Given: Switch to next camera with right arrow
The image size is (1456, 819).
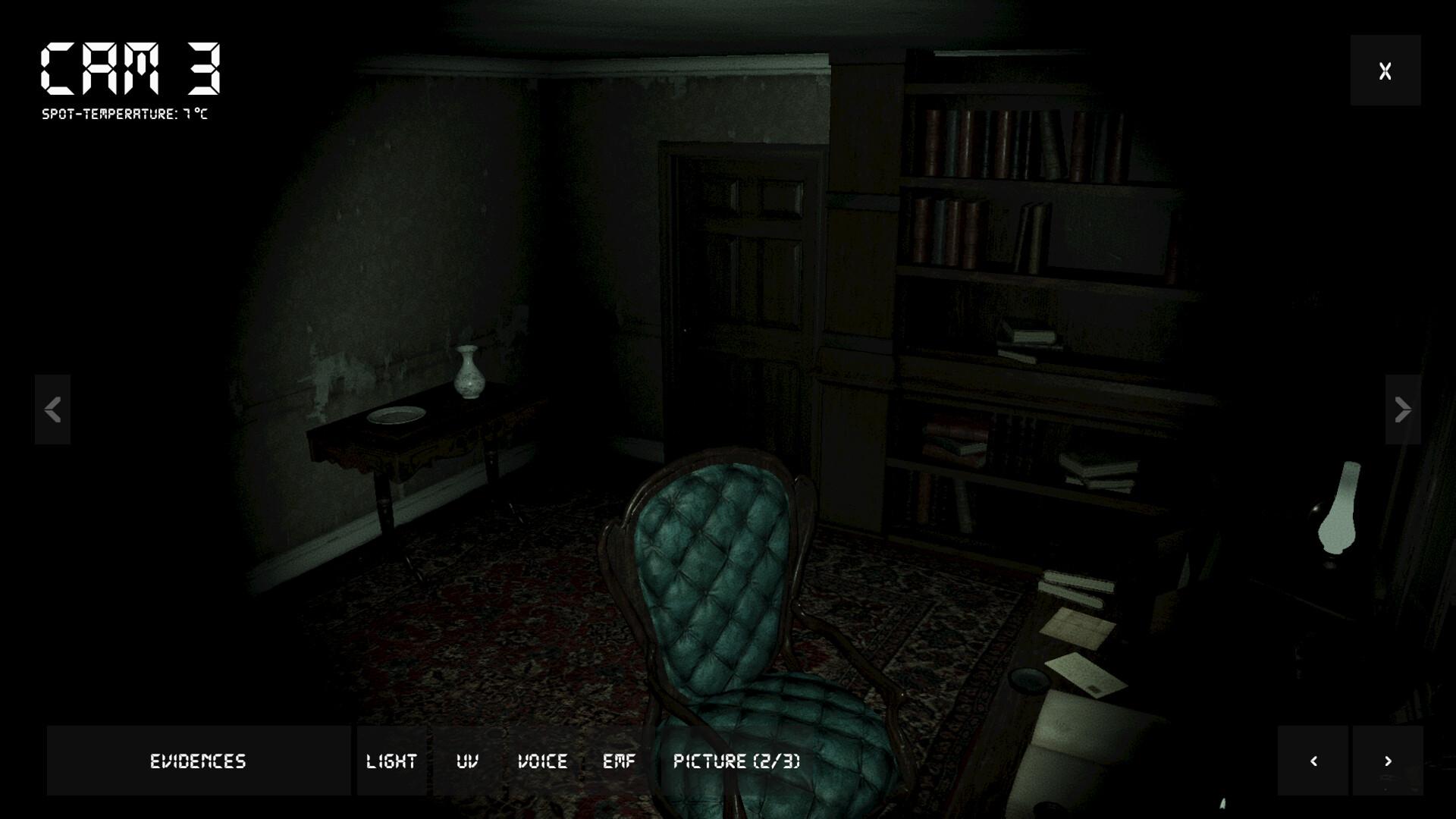Looking at the screenshot, I should click(1402, 410).
